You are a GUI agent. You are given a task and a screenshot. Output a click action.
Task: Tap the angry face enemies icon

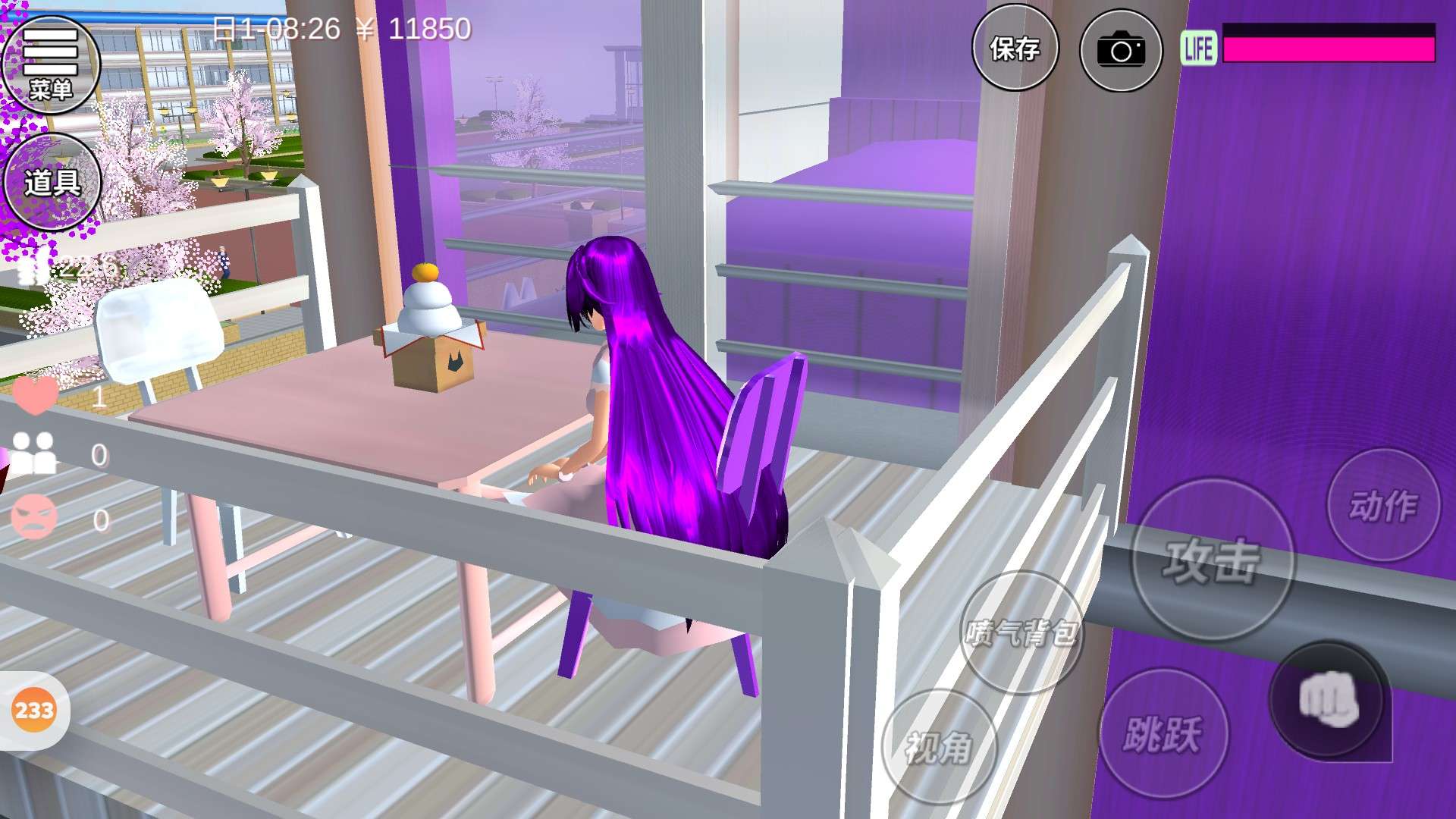[35, 518]
